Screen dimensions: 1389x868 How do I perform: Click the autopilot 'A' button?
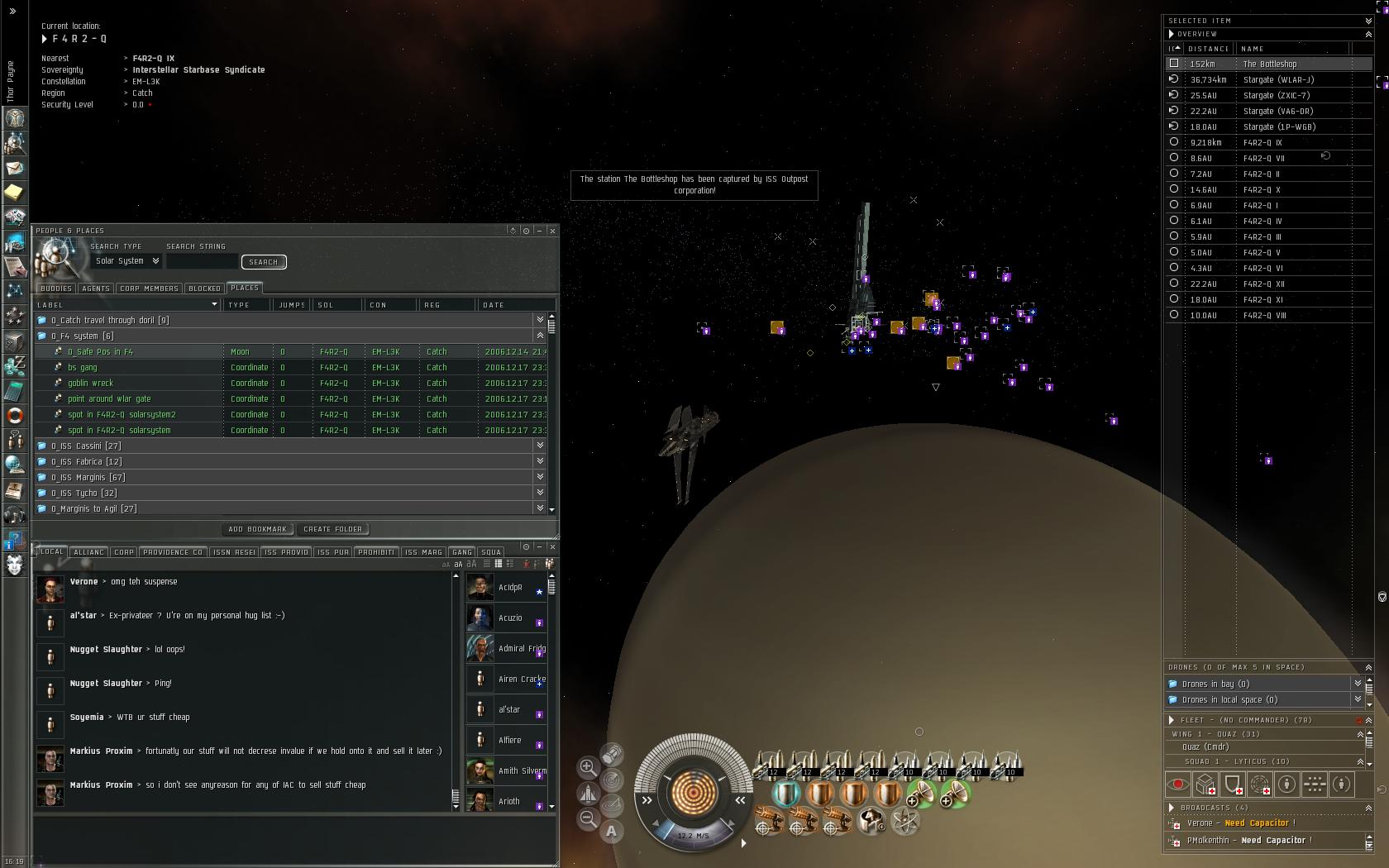pos(612,832)
